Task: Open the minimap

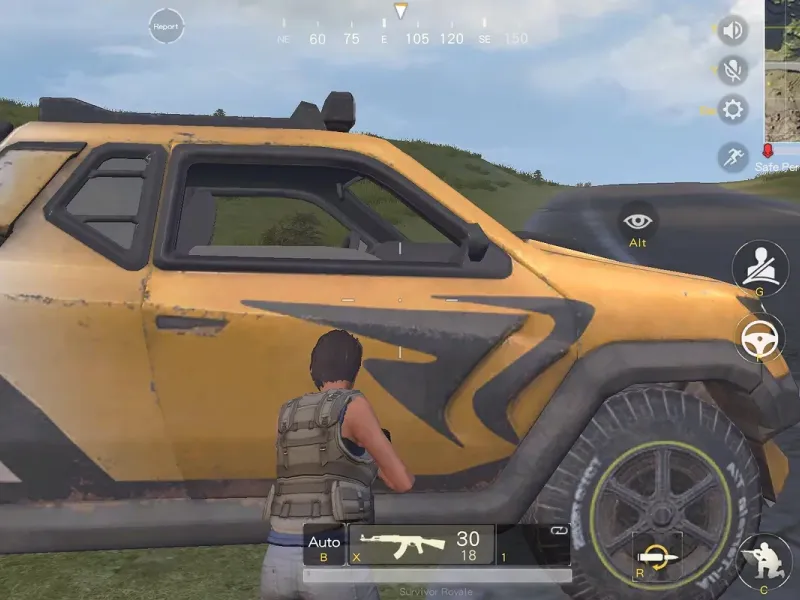Action: point(782,70)
